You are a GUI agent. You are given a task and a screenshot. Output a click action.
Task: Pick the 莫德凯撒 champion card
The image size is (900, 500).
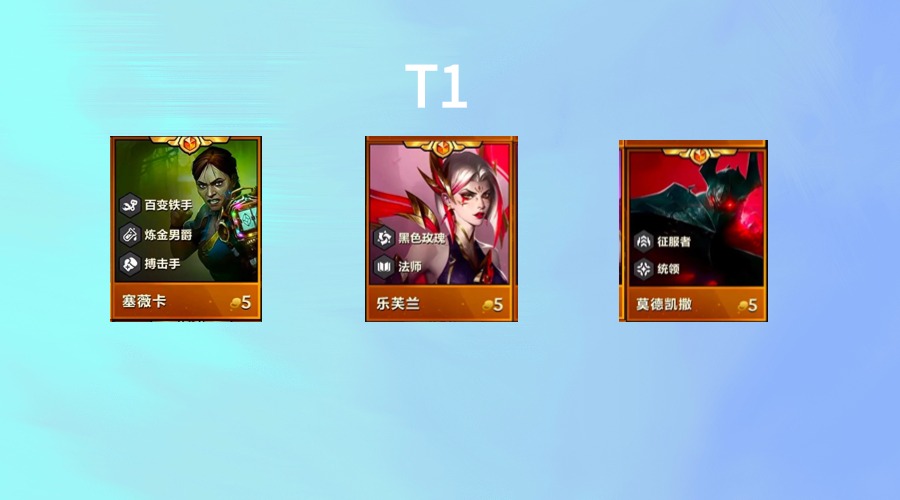click(694, 230)
